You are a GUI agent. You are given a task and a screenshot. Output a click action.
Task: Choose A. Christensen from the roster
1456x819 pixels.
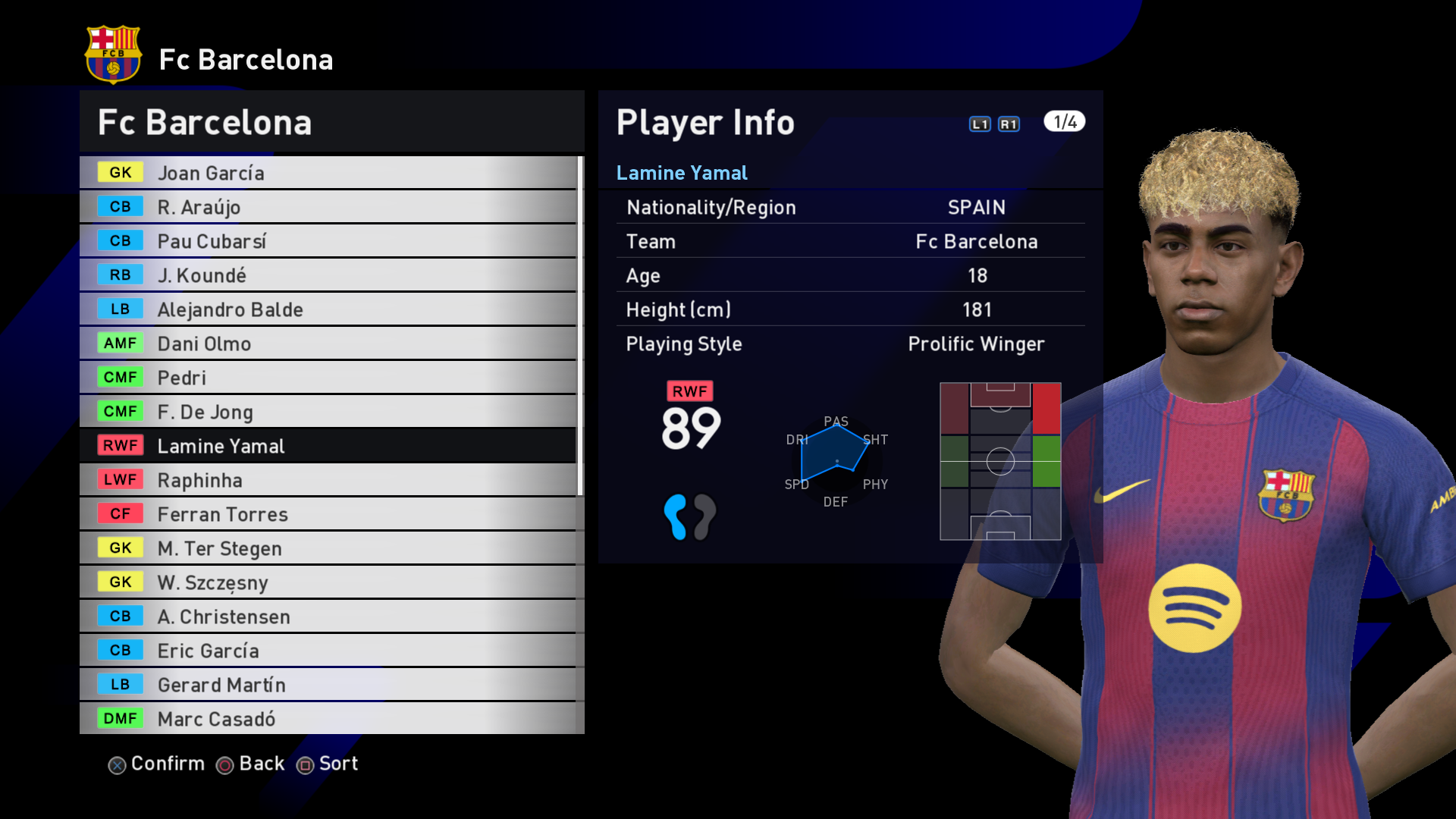(x=328, y=617)
